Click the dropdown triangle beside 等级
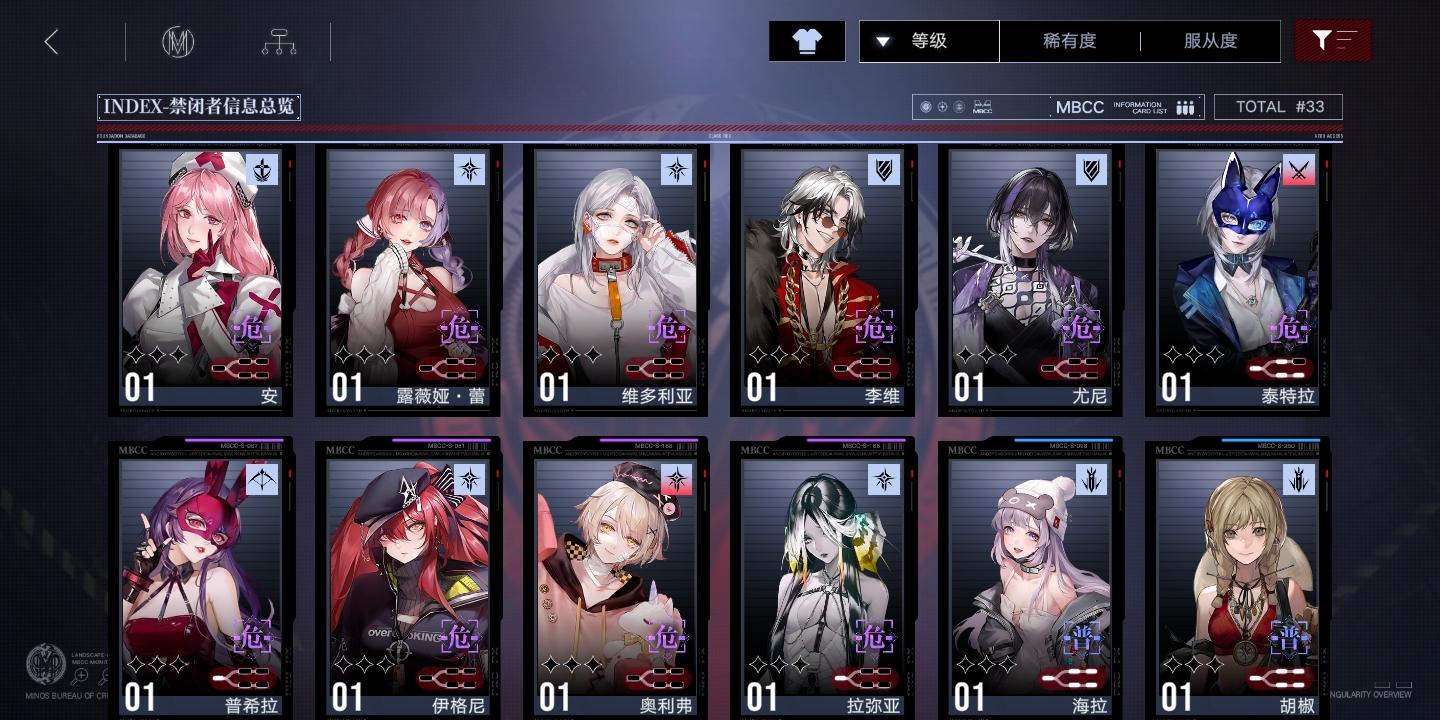Image resolution: width=1440 pixels, height=720 pixels. coord(884,41)
